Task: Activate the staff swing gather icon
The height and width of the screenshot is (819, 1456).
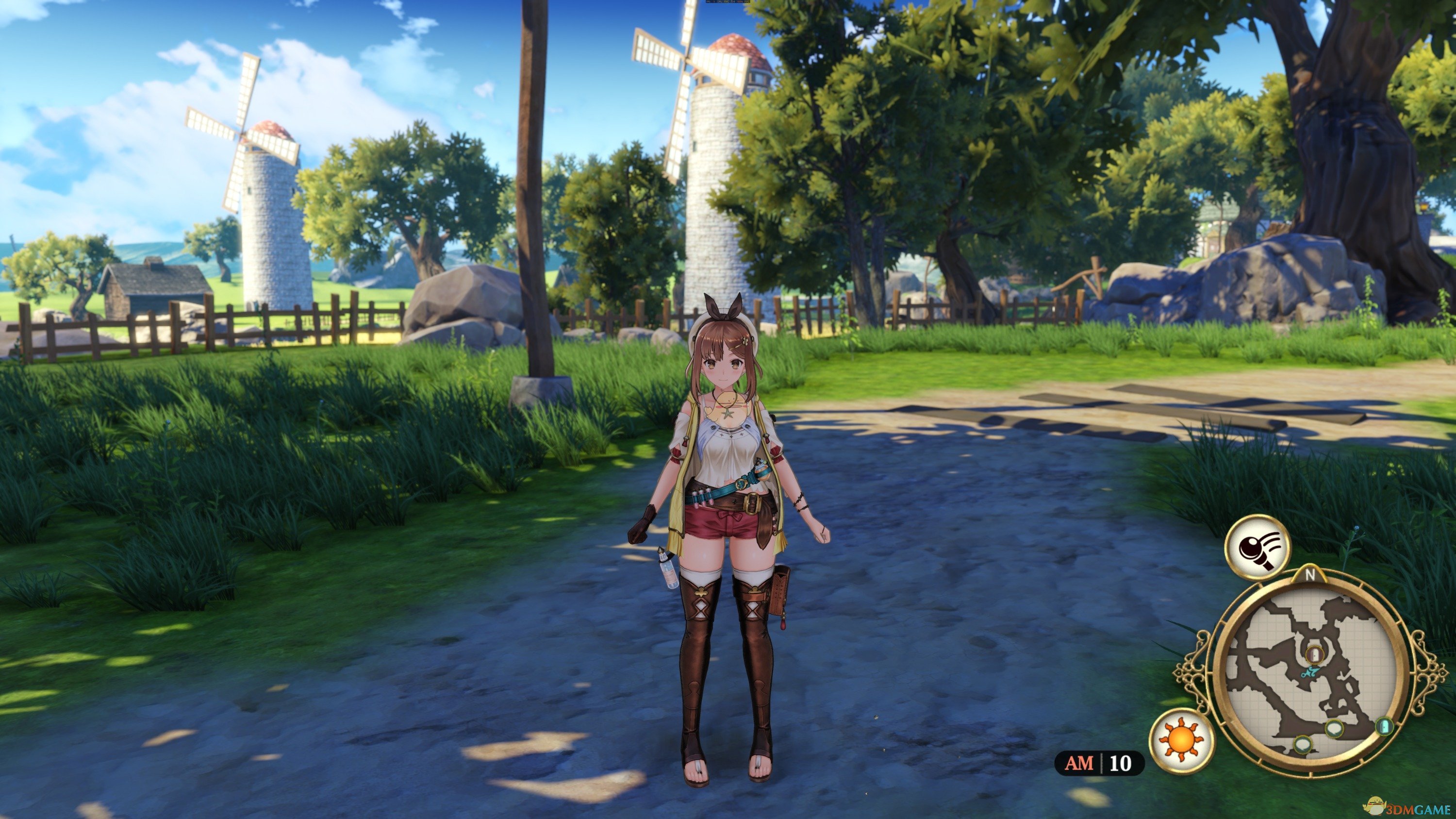Action: (x=1257, y=547)
